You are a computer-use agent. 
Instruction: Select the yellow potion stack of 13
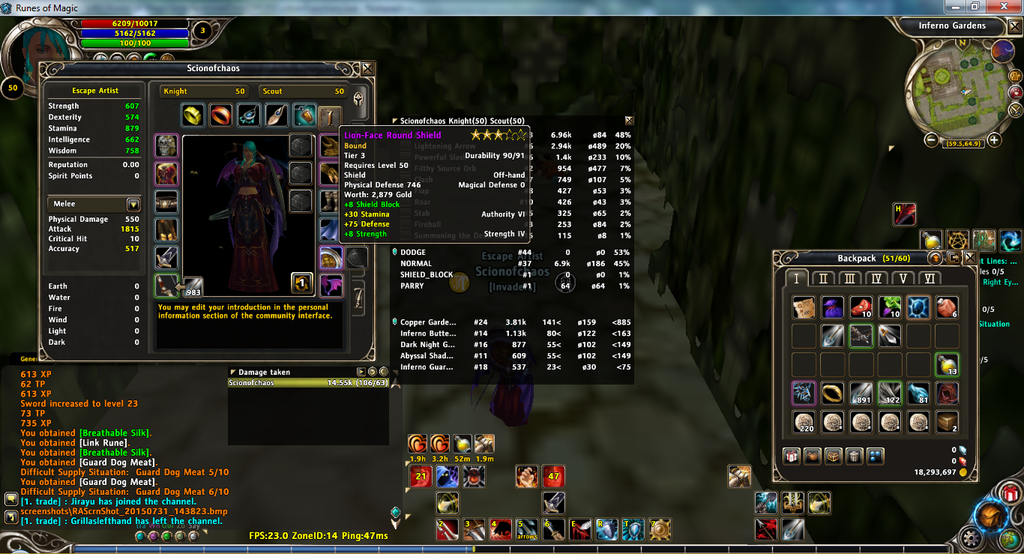[945, 364]
